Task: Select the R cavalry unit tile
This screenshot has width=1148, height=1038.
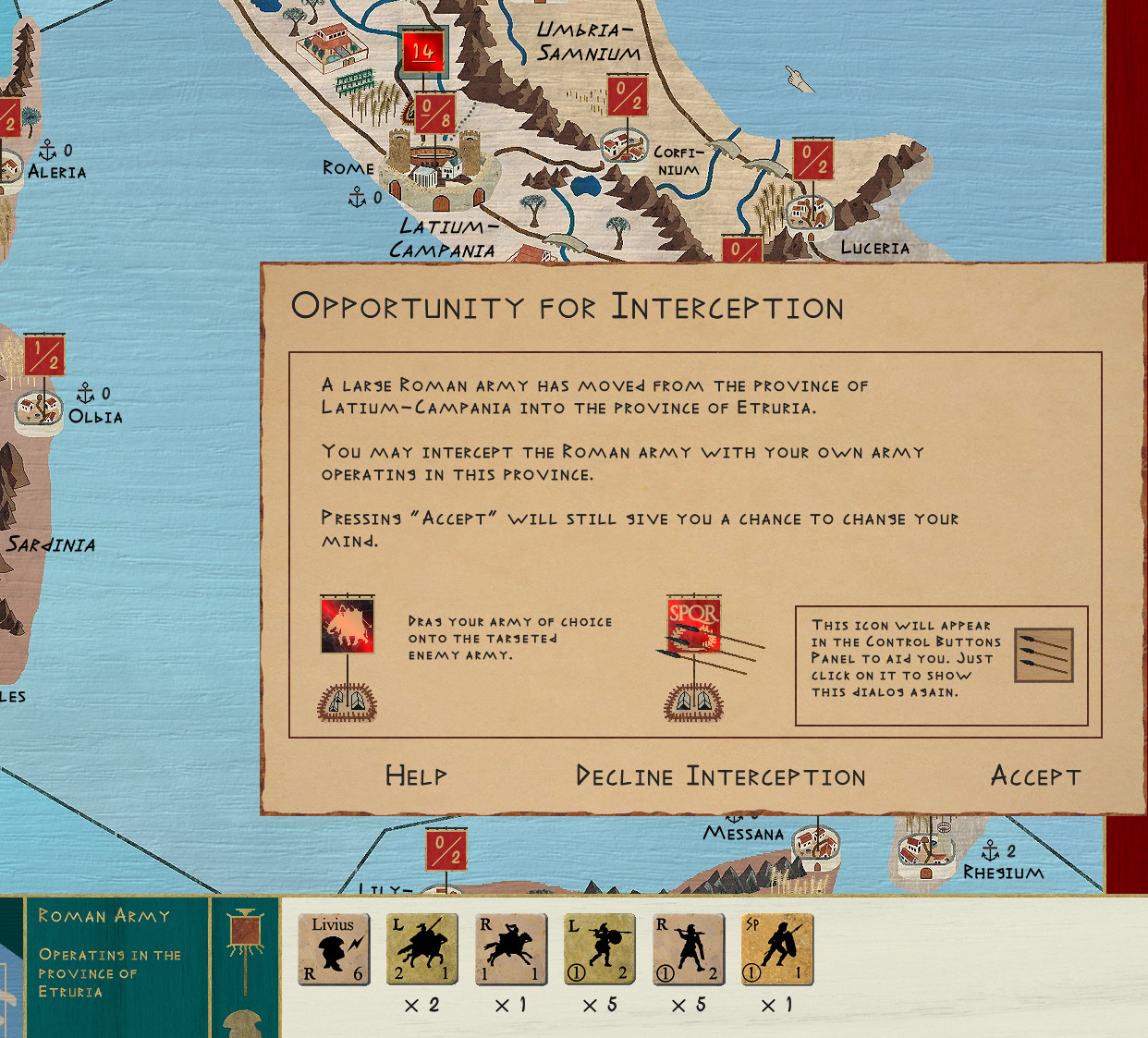Action: (510, 949)
